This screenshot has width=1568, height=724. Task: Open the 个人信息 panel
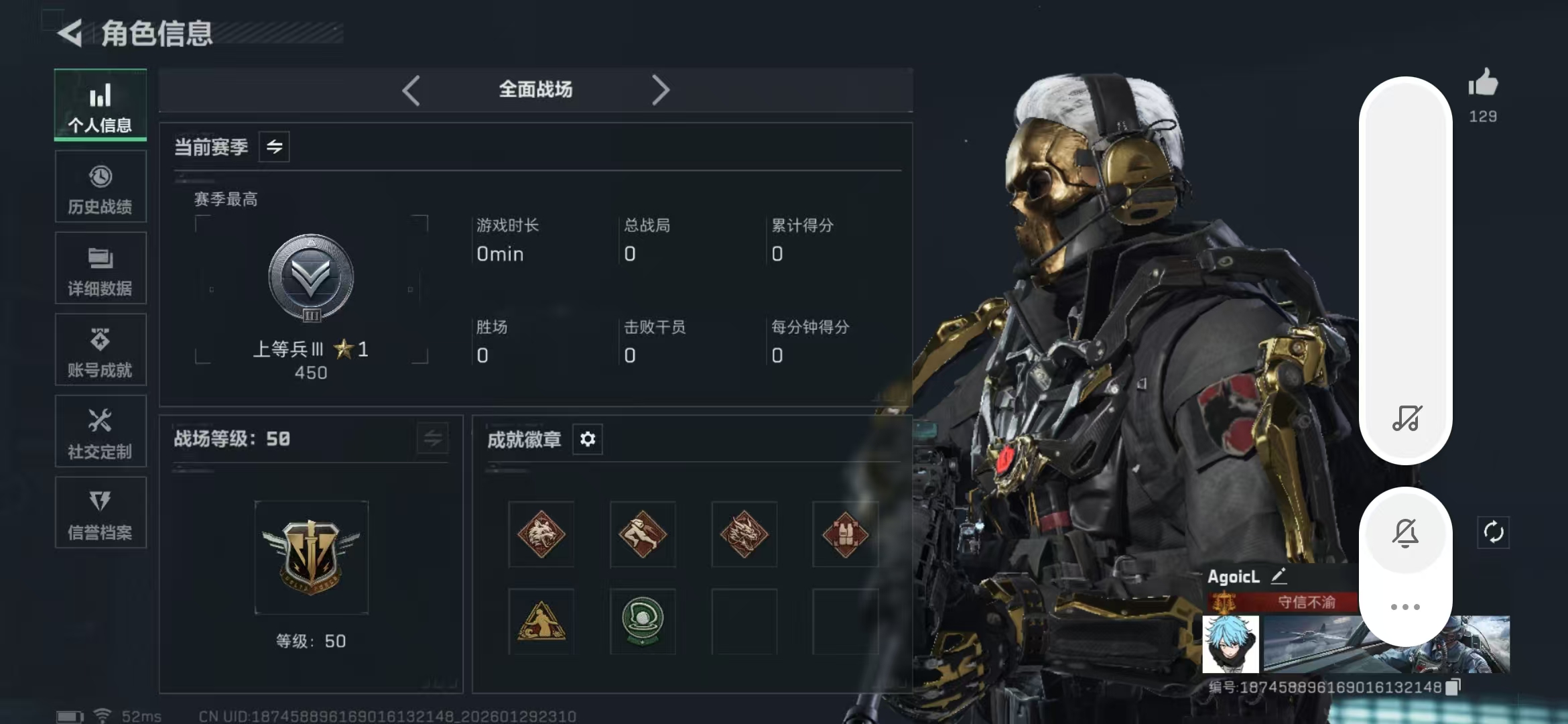coord(100,105)
